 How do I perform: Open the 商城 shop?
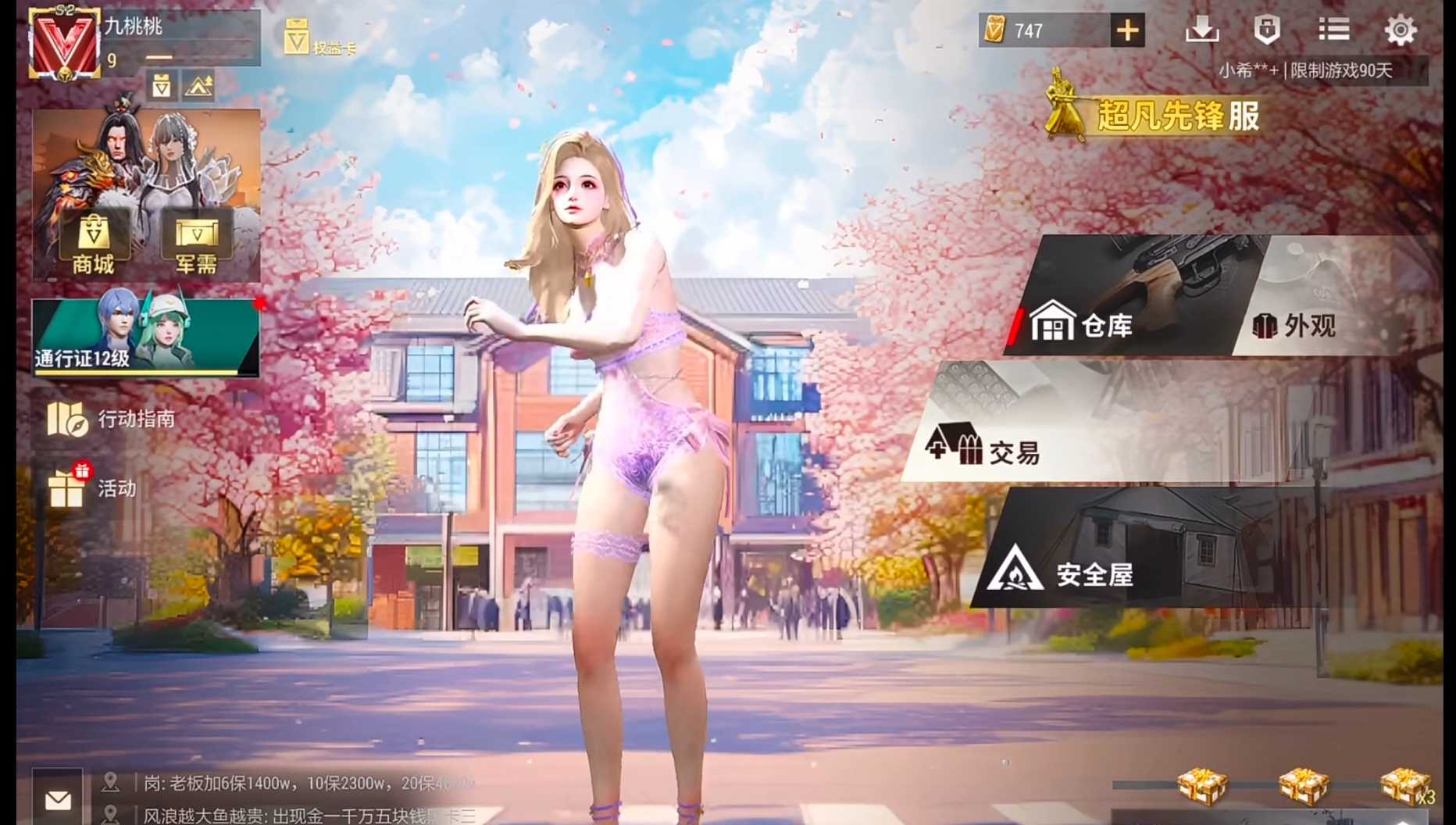pos(94,244)
